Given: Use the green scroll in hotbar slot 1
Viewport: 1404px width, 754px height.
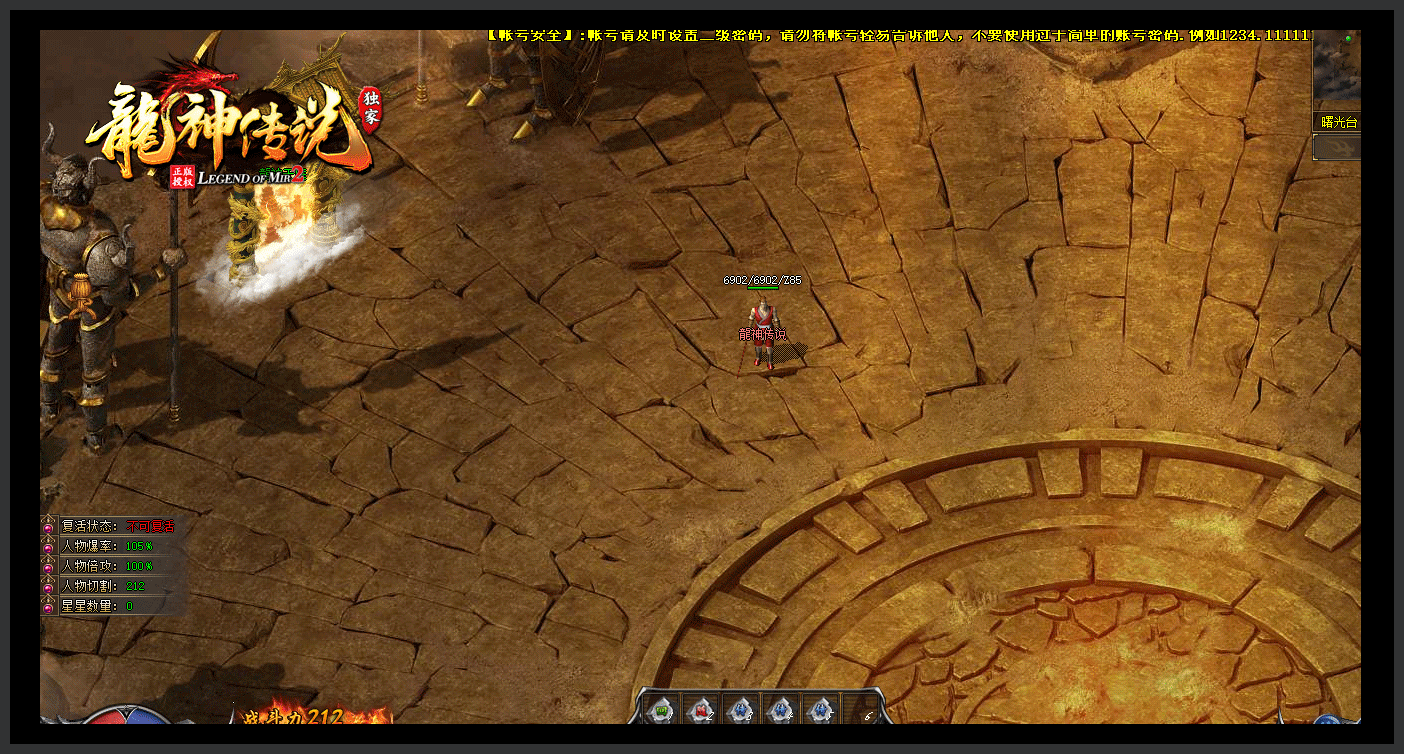Looking at the screenshot, I should (x=660, y=709).
